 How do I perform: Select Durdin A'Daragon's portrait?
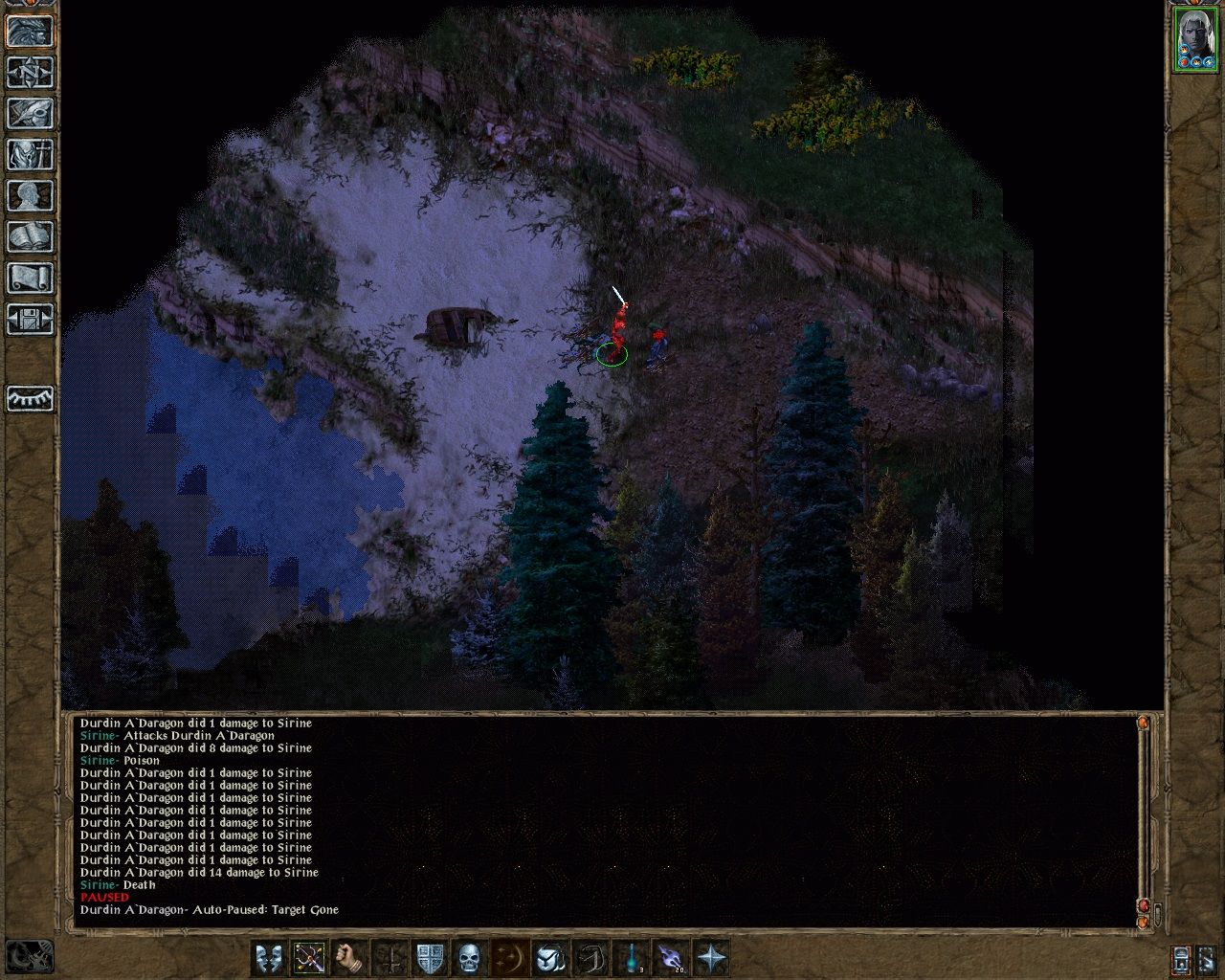coord(1193,38)
